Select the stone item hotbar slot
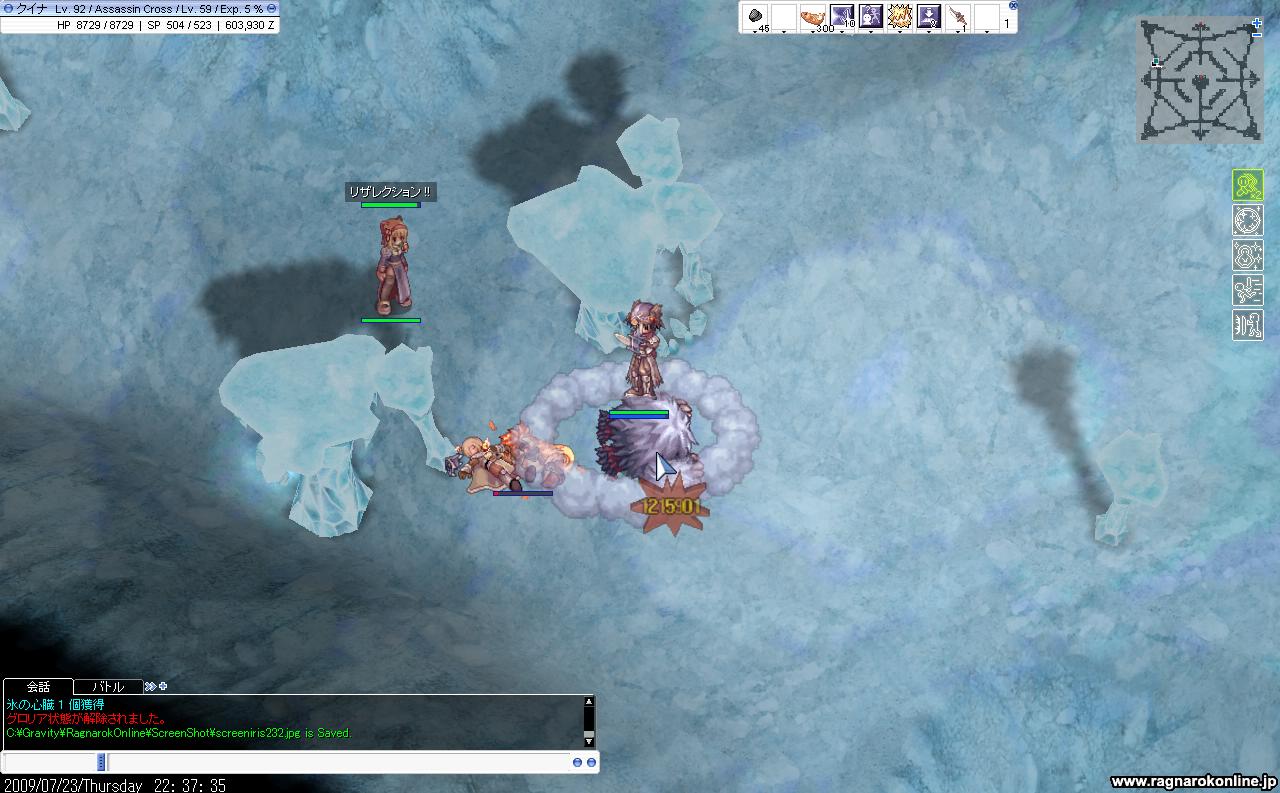 point(755,17)
